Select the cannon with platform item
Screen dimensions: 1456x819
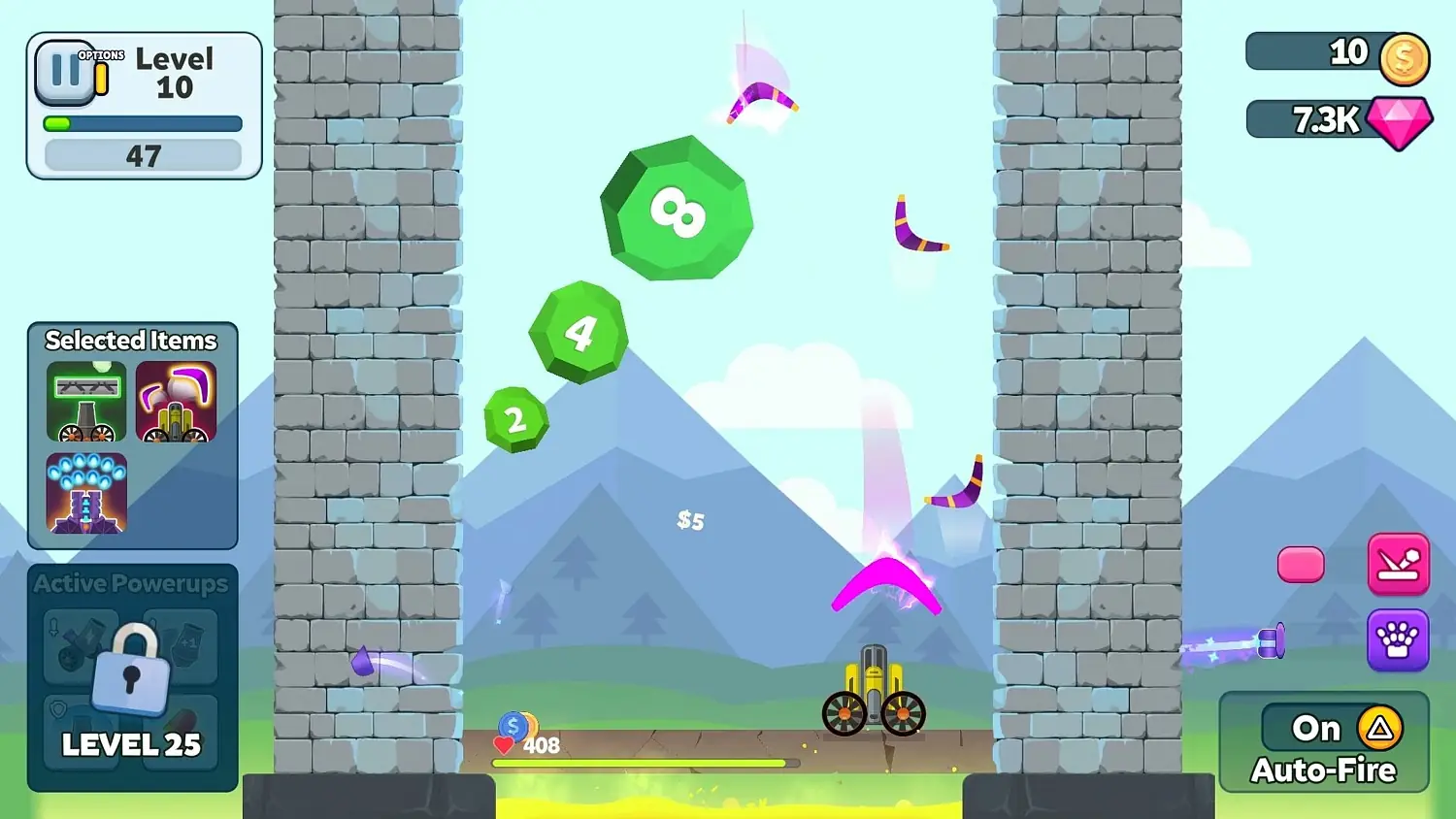[x=86, y=402]
